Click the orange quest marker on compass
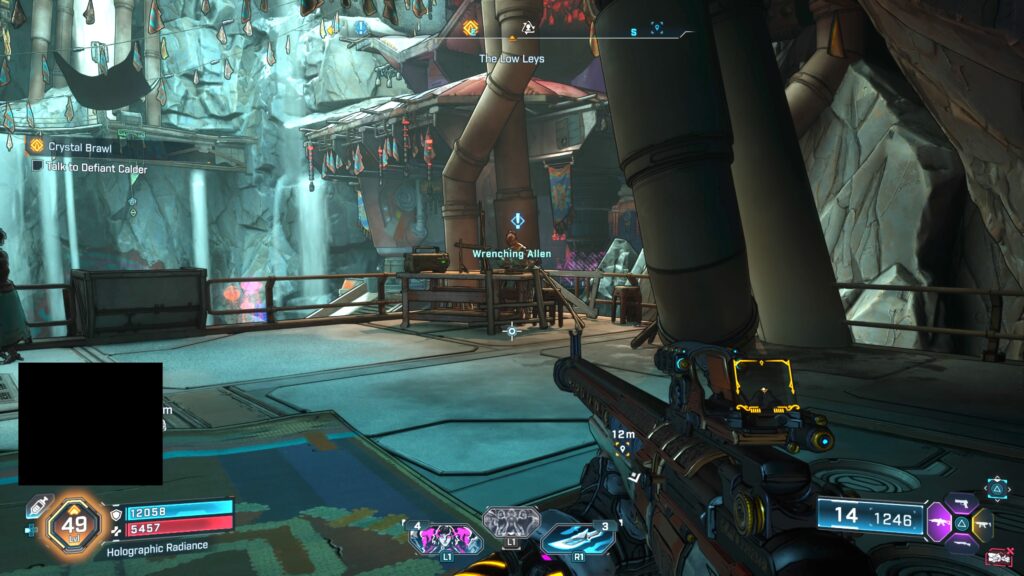This screenshot has height=576, width=1024. (470, 28)
